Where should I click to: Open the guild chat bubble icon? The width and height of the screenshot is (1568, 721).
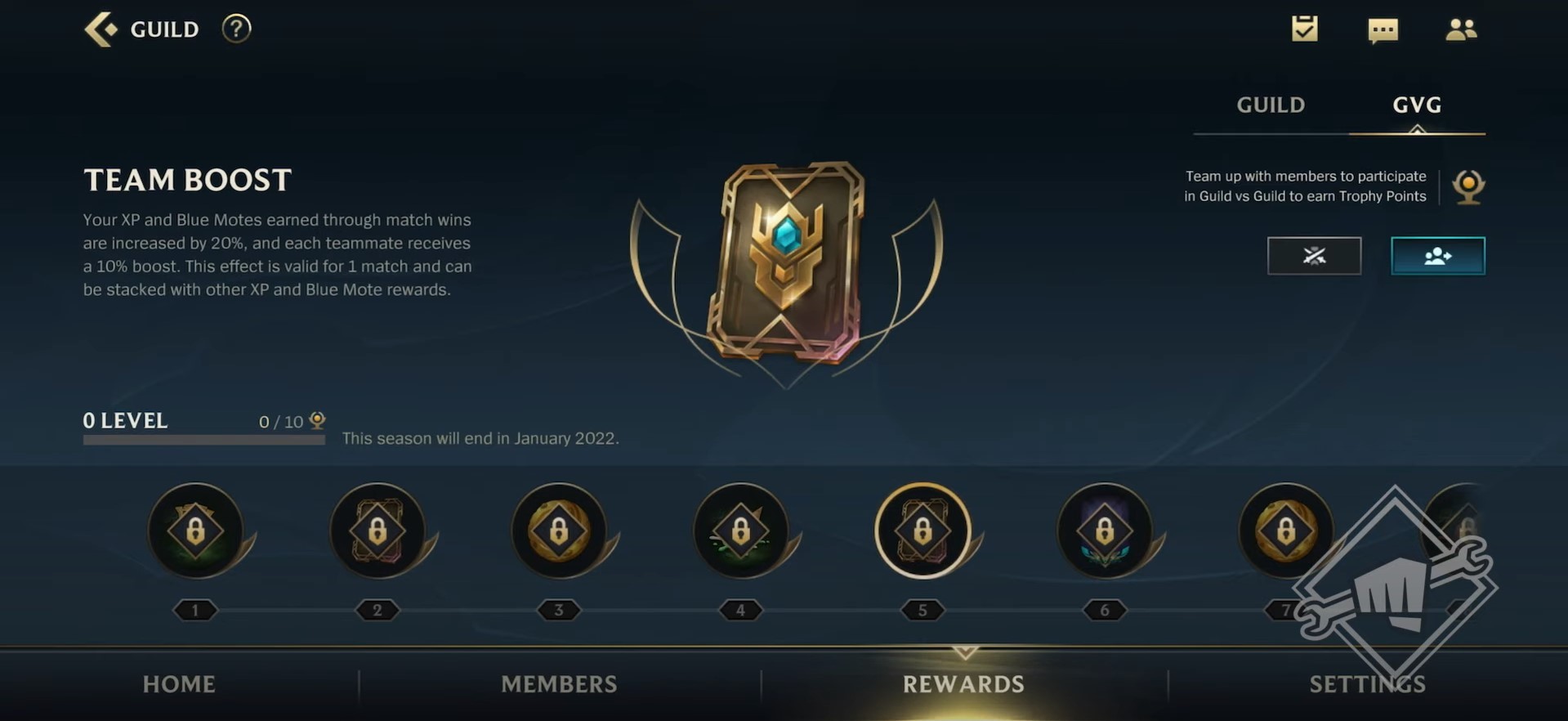[1383, 30]
